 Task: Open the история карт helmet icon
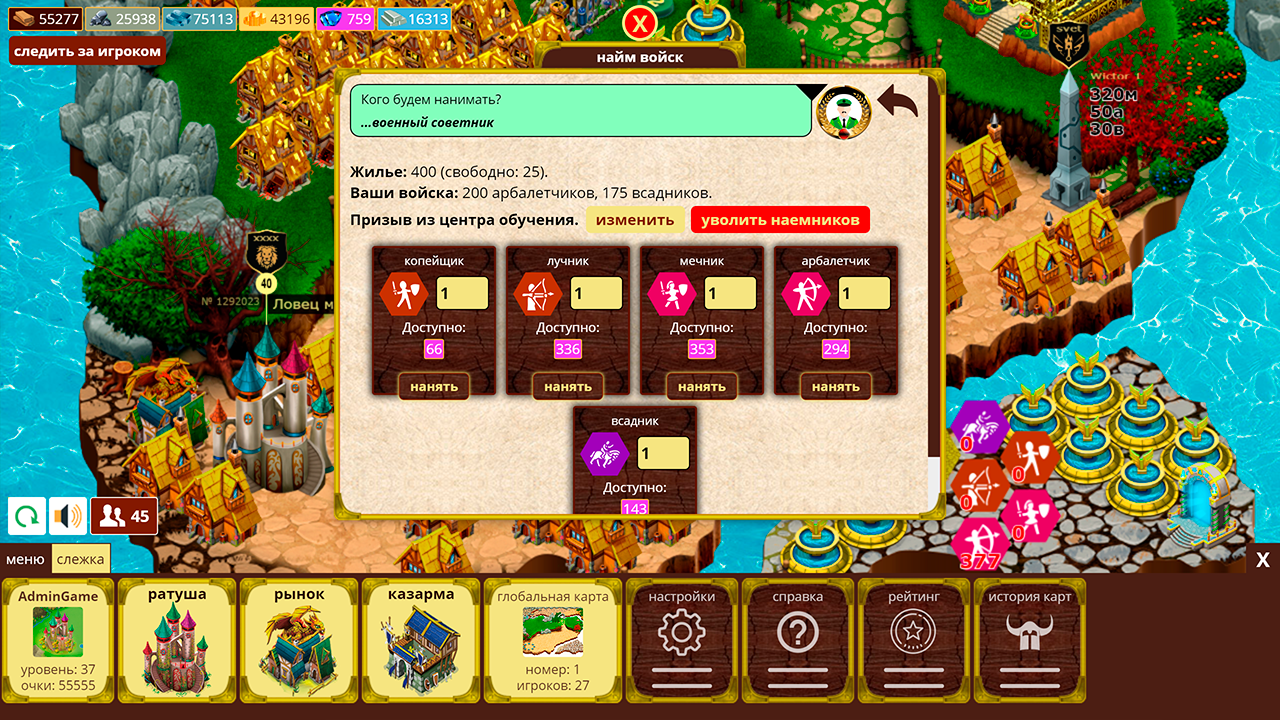(1028, 632)
